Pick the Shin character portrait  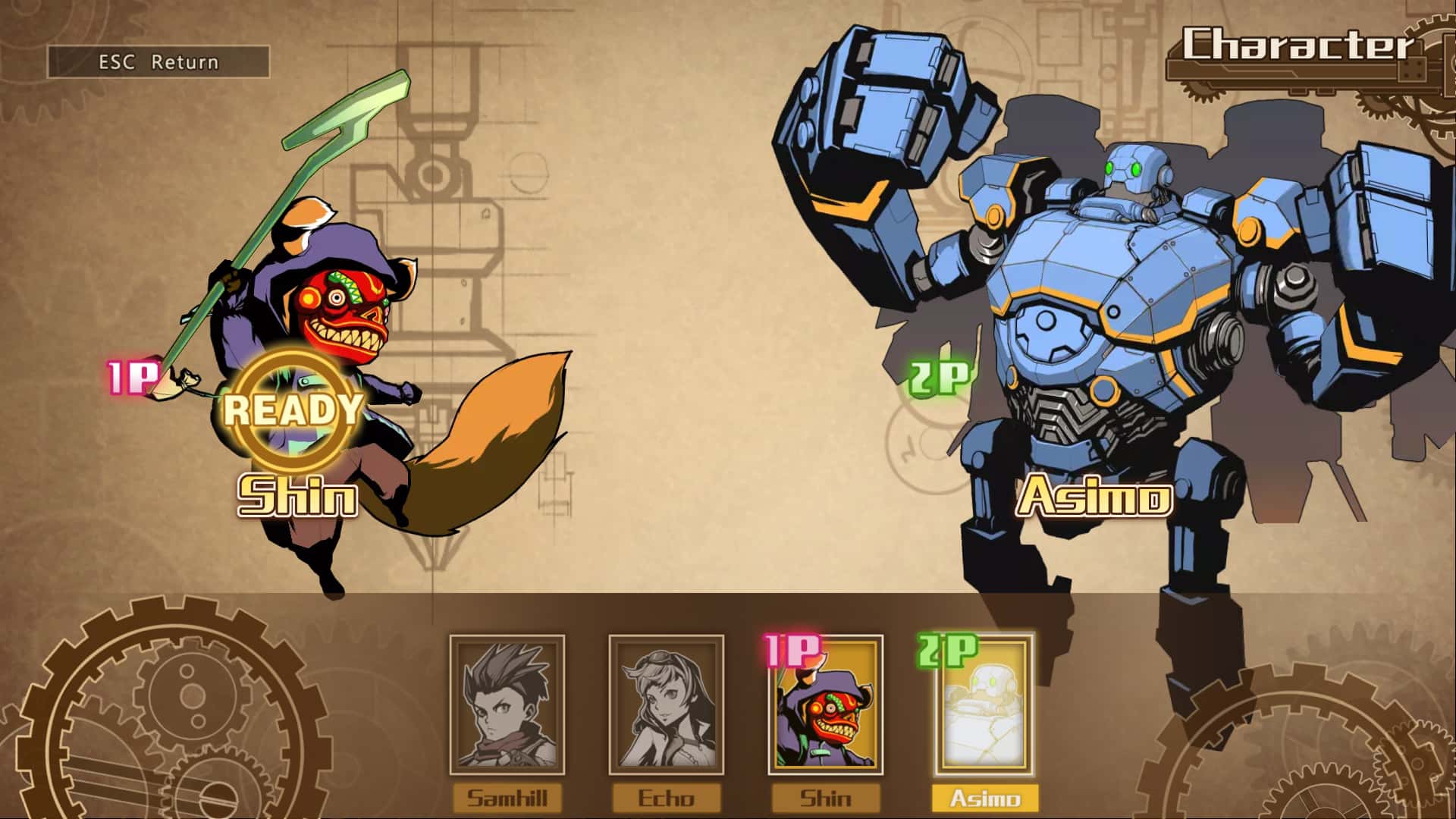pos(826,705)
